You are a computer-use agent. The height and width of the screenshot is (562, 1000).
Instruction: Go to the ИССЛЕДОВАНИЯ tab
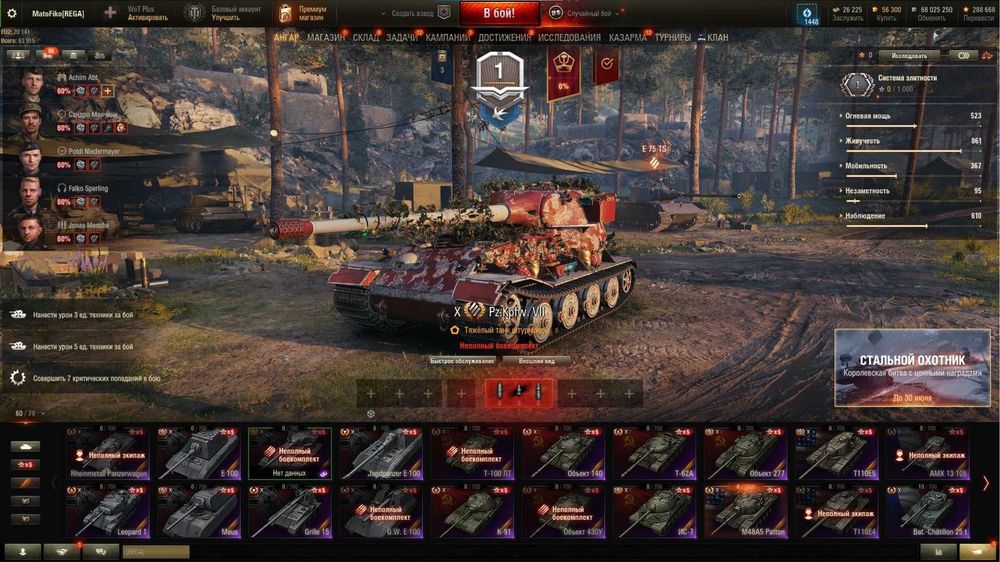click(x=570, y=38)
